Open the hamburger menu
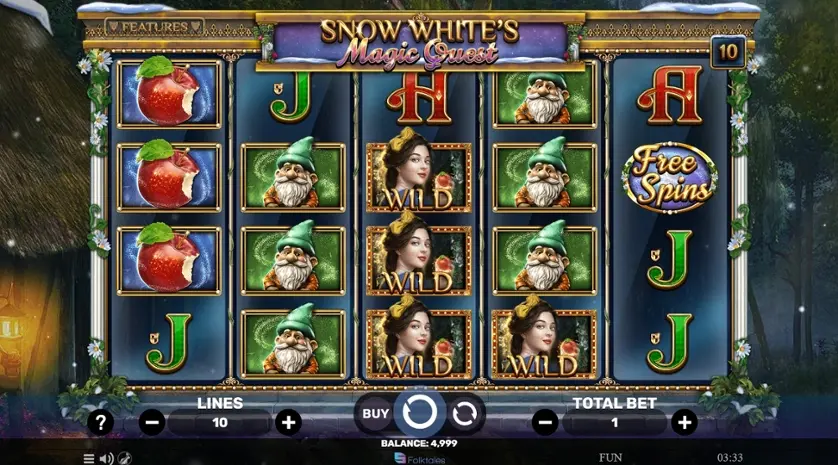This screenshot has width=838, height=465. pyautogui.click(x=88, y=458)
